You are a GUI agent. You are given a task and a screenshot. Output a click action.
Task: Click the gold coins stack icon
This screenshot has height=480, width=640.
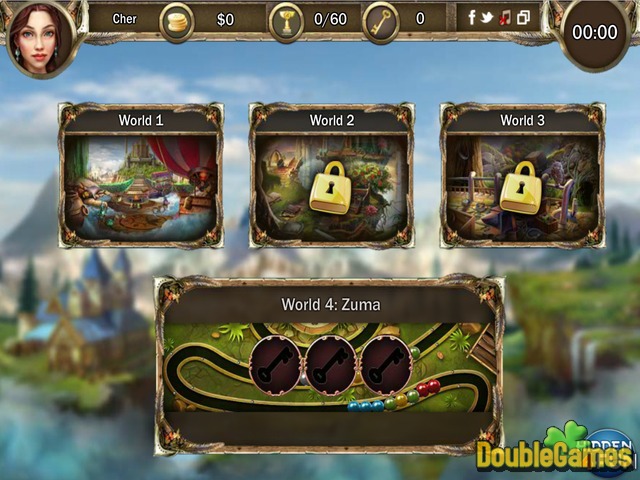[x=177, y=21]
